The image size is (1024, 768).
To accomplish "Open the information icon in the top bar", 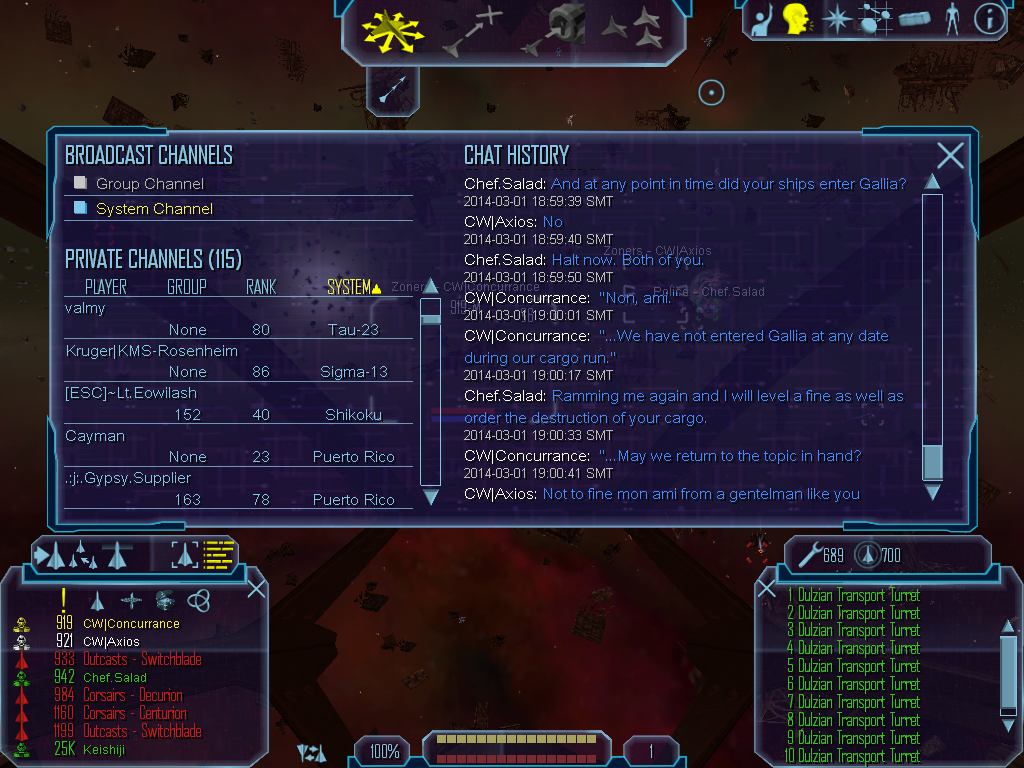I will pyautogui.click(x=988, y=19).
